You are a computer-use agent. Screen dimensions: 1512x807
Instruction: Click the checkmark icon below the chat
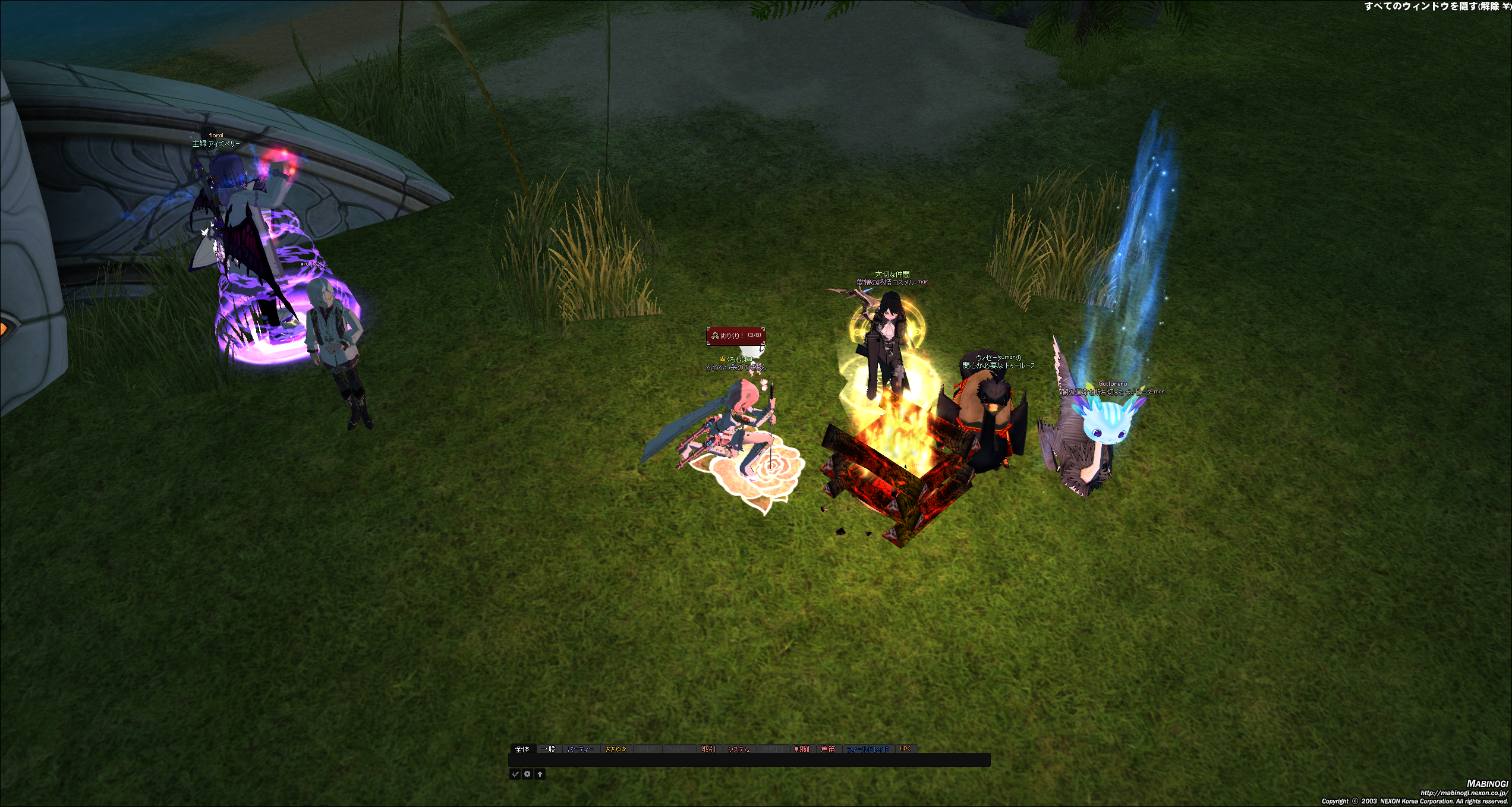pyautogui.click(x=515, y=774)
